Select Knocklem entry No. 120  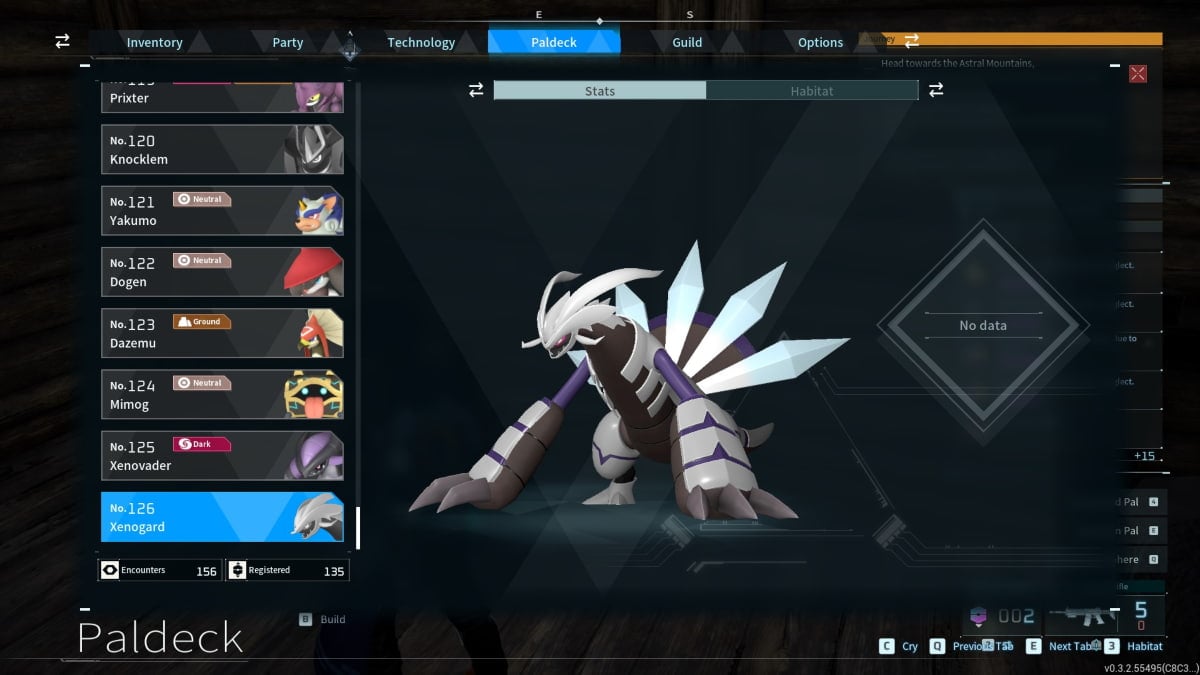pyautogui.click(x=222, y=150)
